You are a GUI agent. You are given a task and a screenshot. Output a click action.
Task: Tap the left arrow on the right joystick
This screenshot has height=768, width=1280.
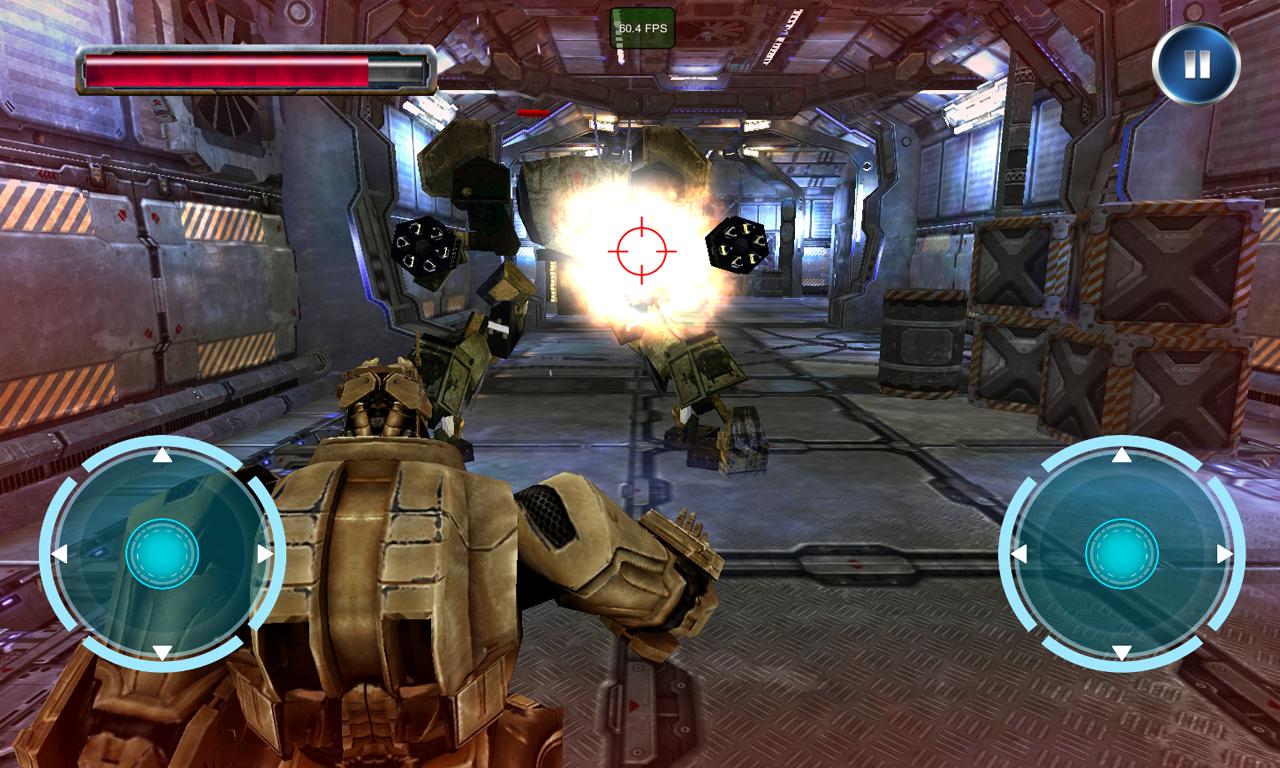click(x=1019, y=554)
